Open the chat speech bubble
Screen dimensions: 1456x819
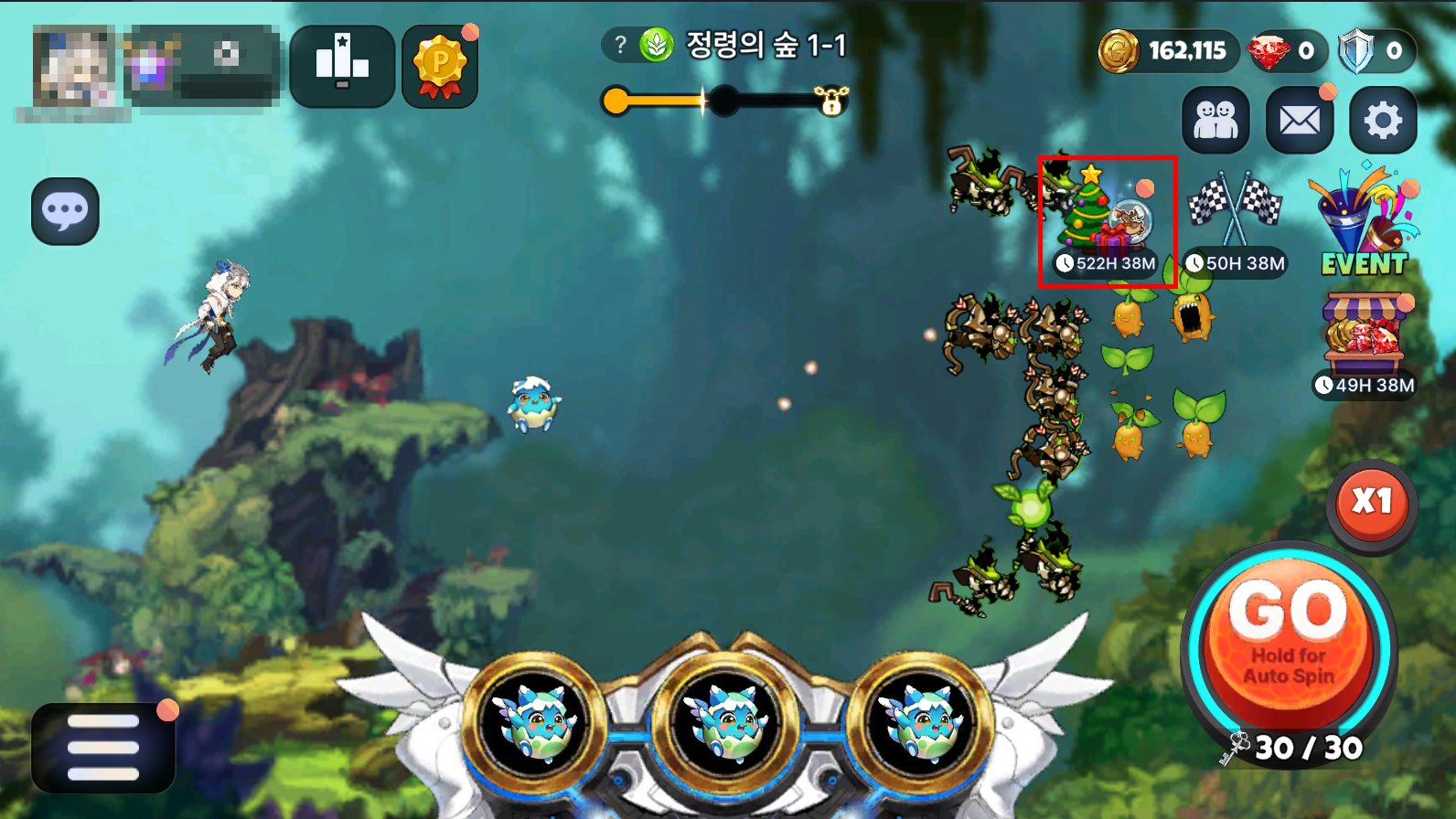tap(65, 211)
